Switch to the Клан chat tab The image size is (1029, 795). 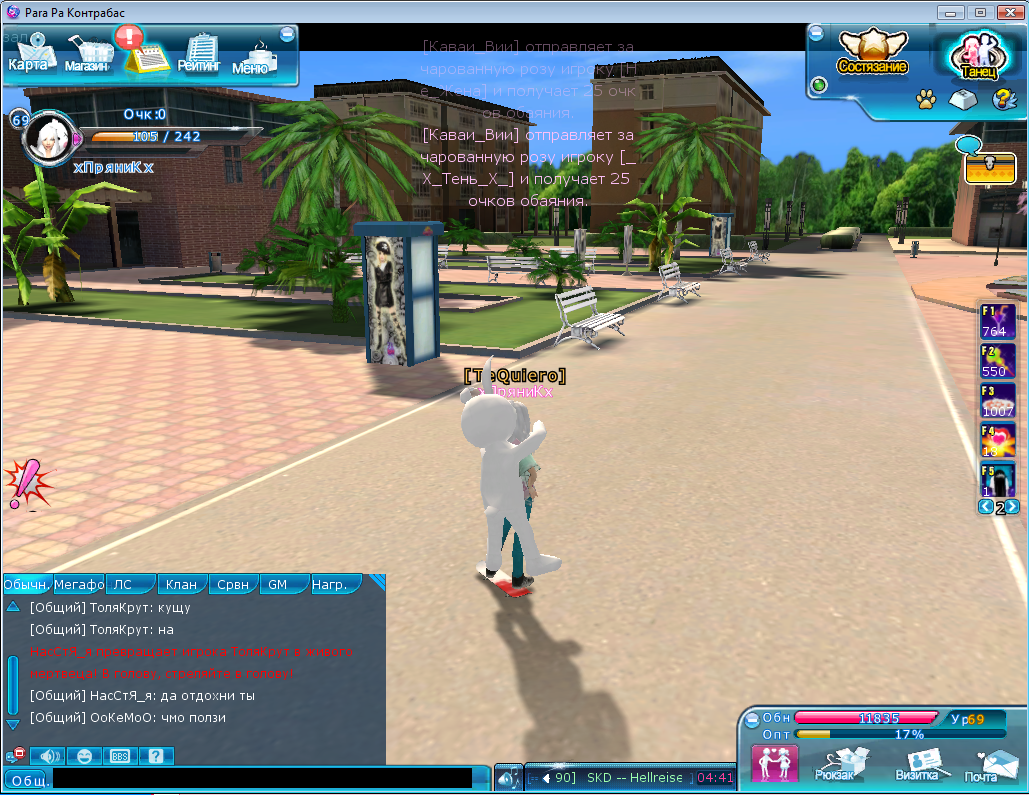coord(181,585)
